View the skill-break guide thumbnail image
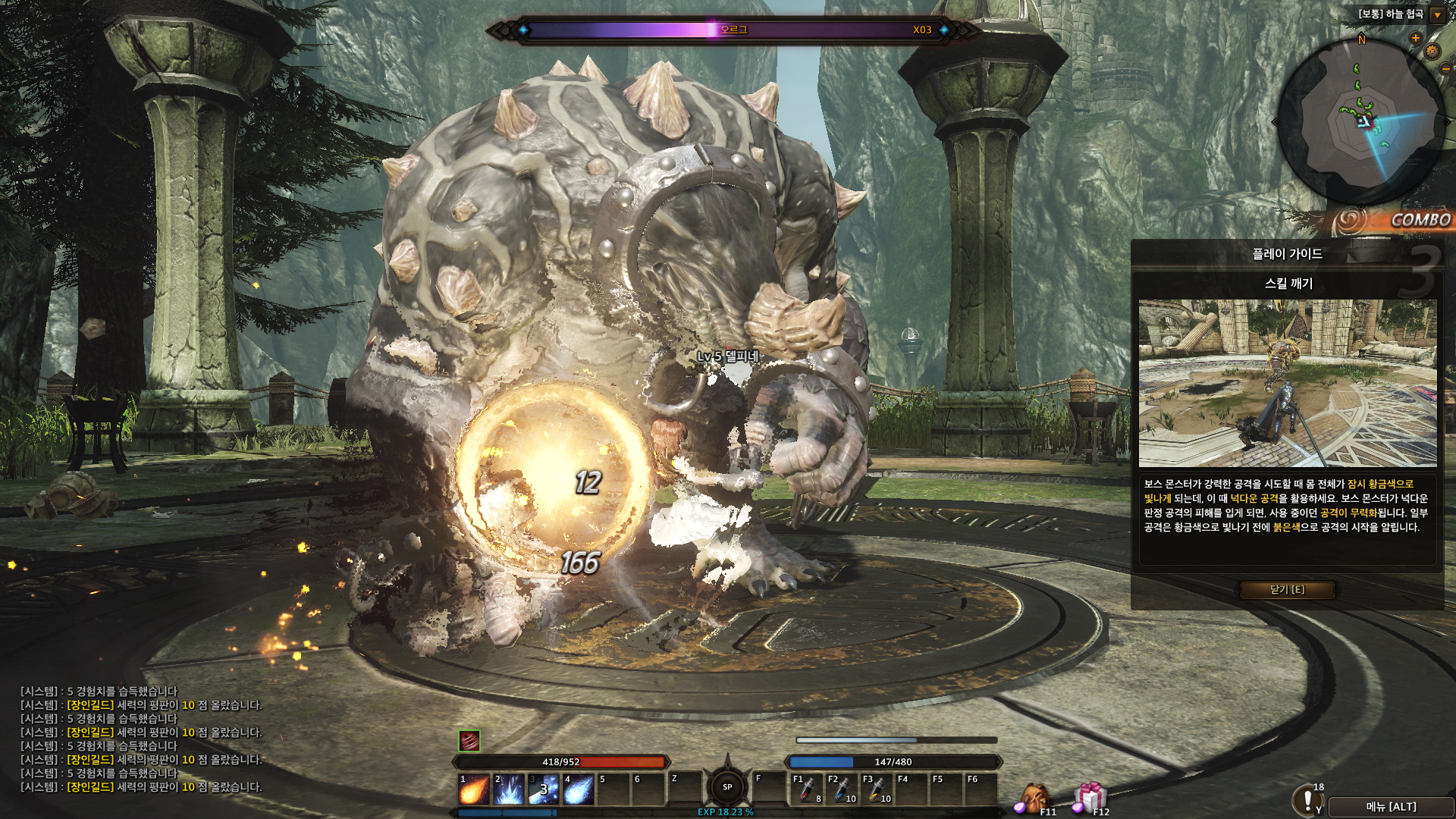Screen dimensions: 1456x819 tap(1287, 383)
